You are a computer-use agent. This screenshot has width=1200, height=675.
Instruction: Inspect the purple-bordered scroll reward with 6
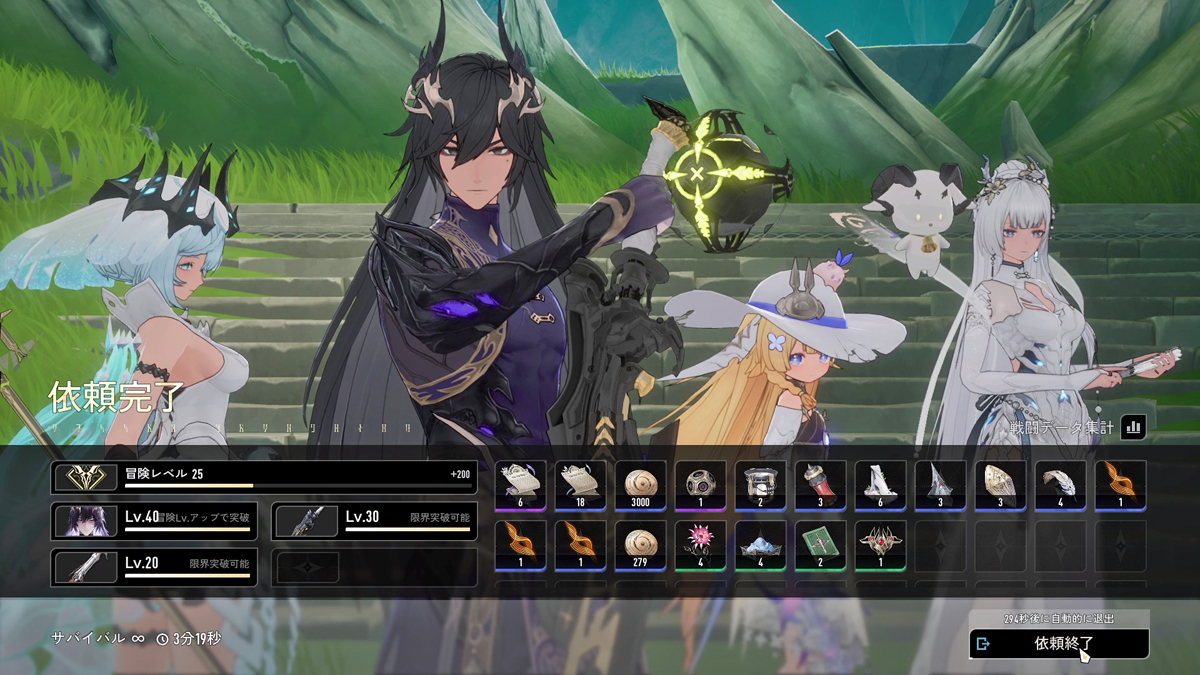point(521,486)
